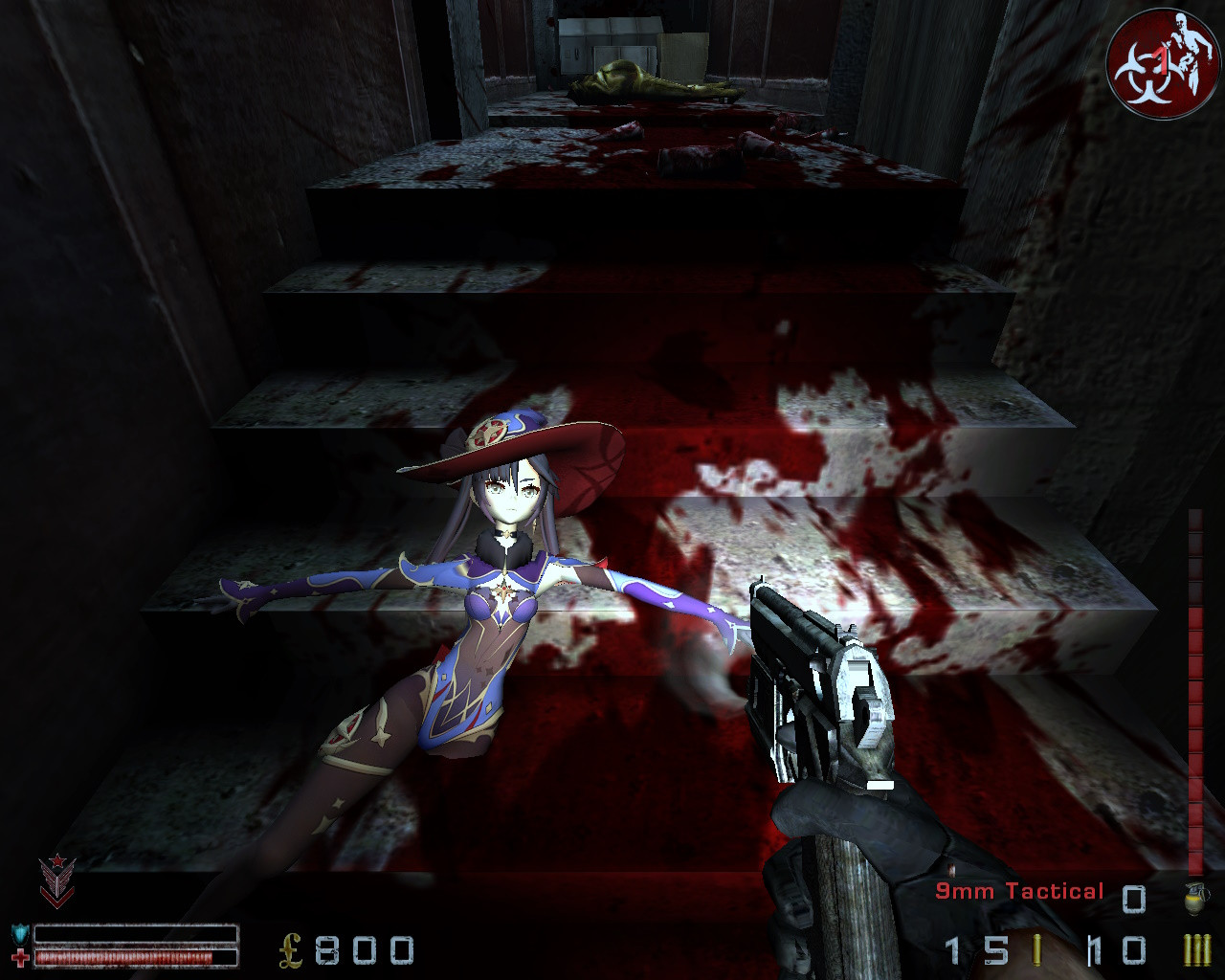Click the triple bullet reserve ammo icon
The width and height of the screenshot is (1225, 980).
(x=1195, y=949)
